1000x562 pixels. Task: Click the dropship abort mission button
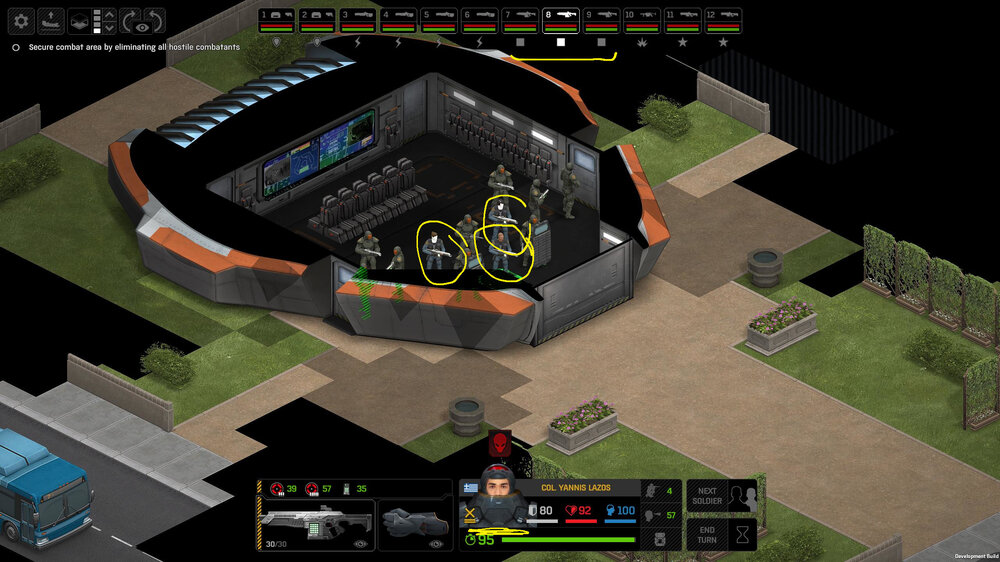pyautogui.click(x=51, y=20)
